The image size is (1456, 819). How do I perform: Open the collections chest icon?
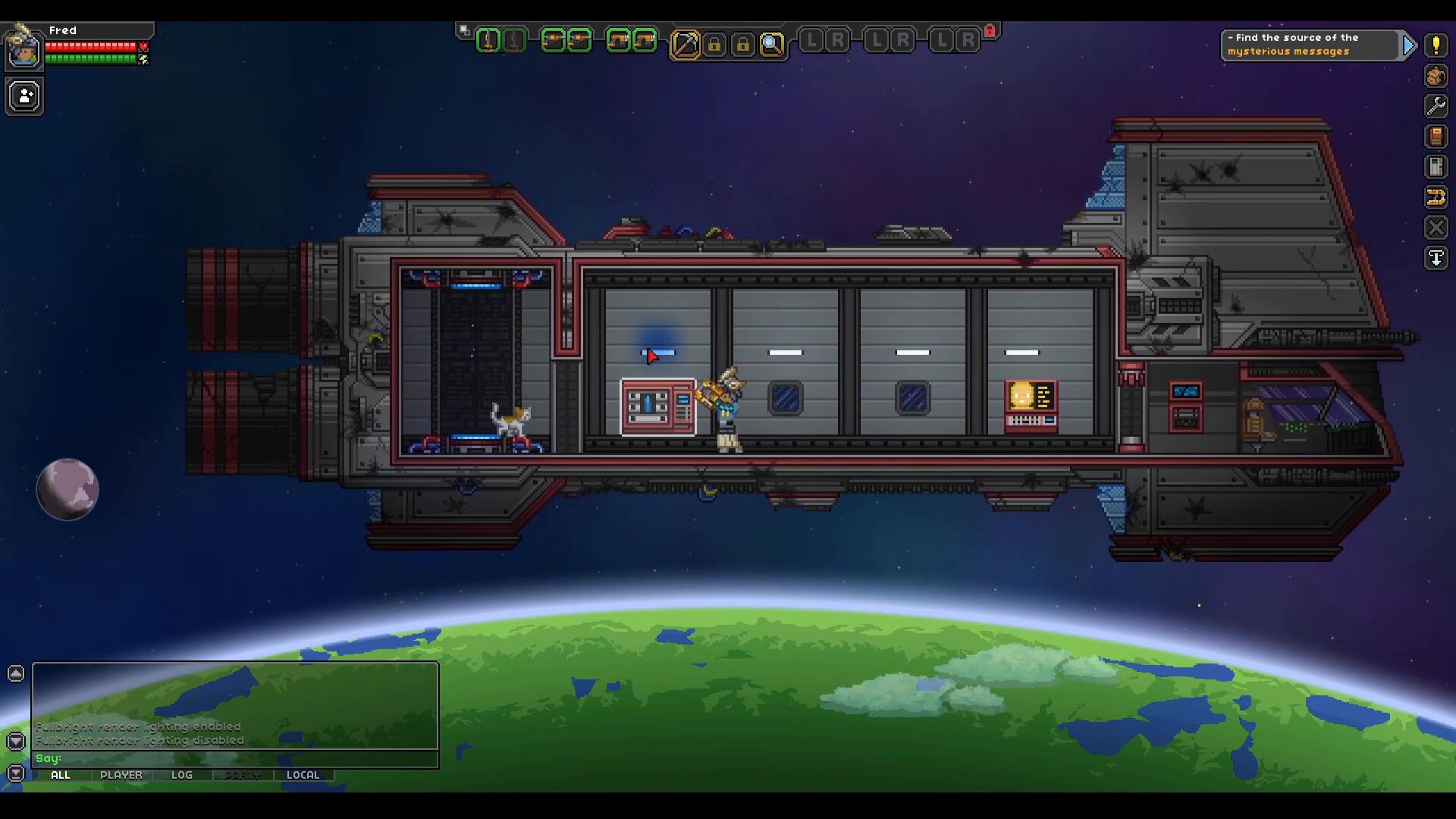point(1436,167)
